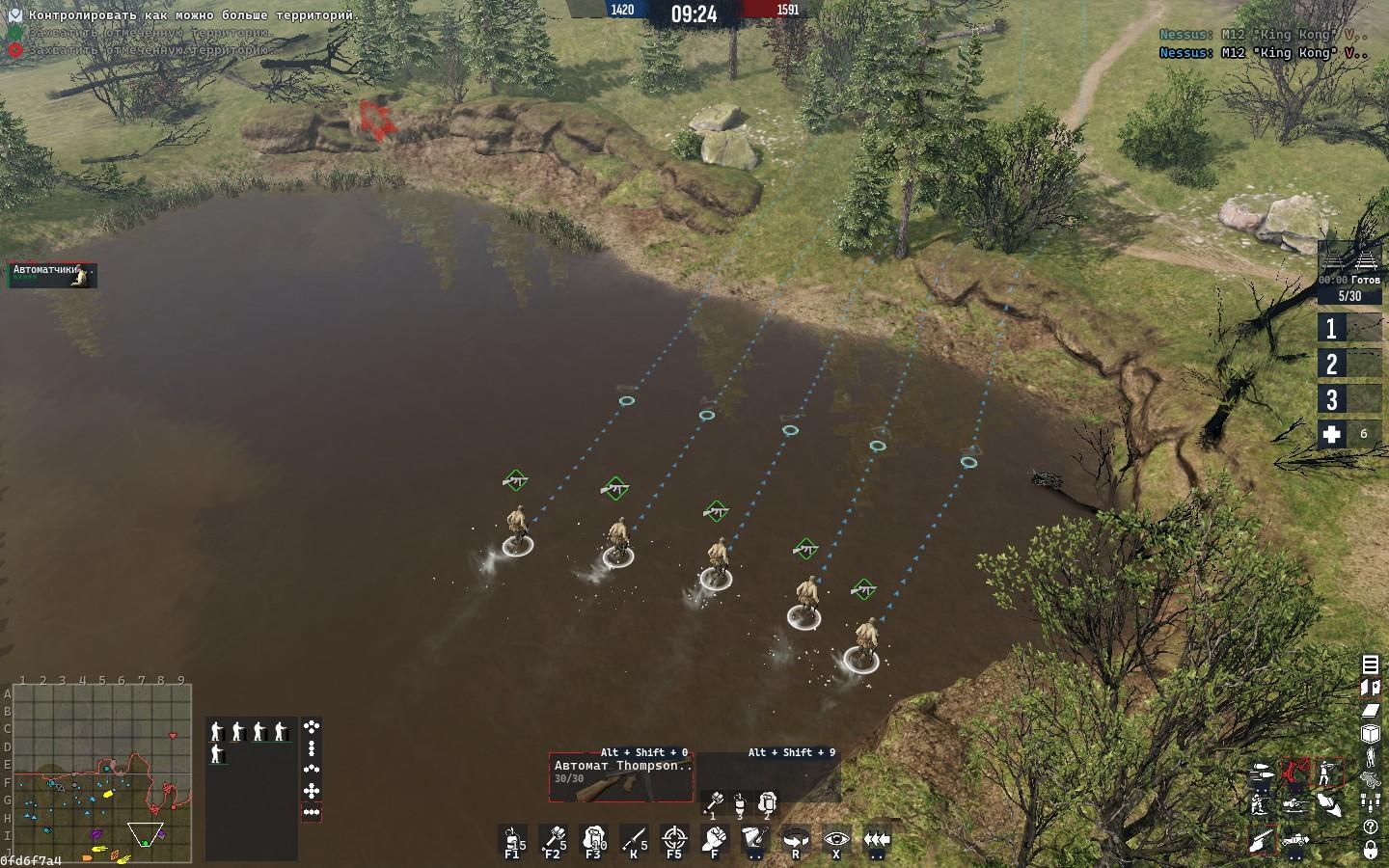This screenshot has width=1389, height=868.
Task: Open the medic cross group button
Action: [1349, 434]
